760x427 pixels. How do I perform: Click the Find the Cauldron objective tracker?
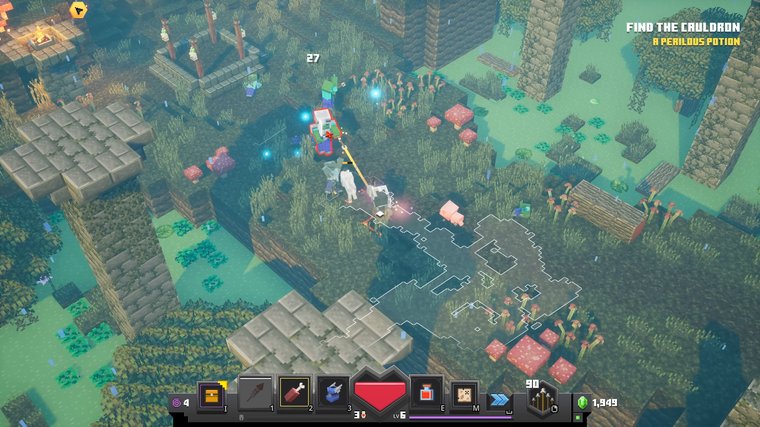pos(683,27)
